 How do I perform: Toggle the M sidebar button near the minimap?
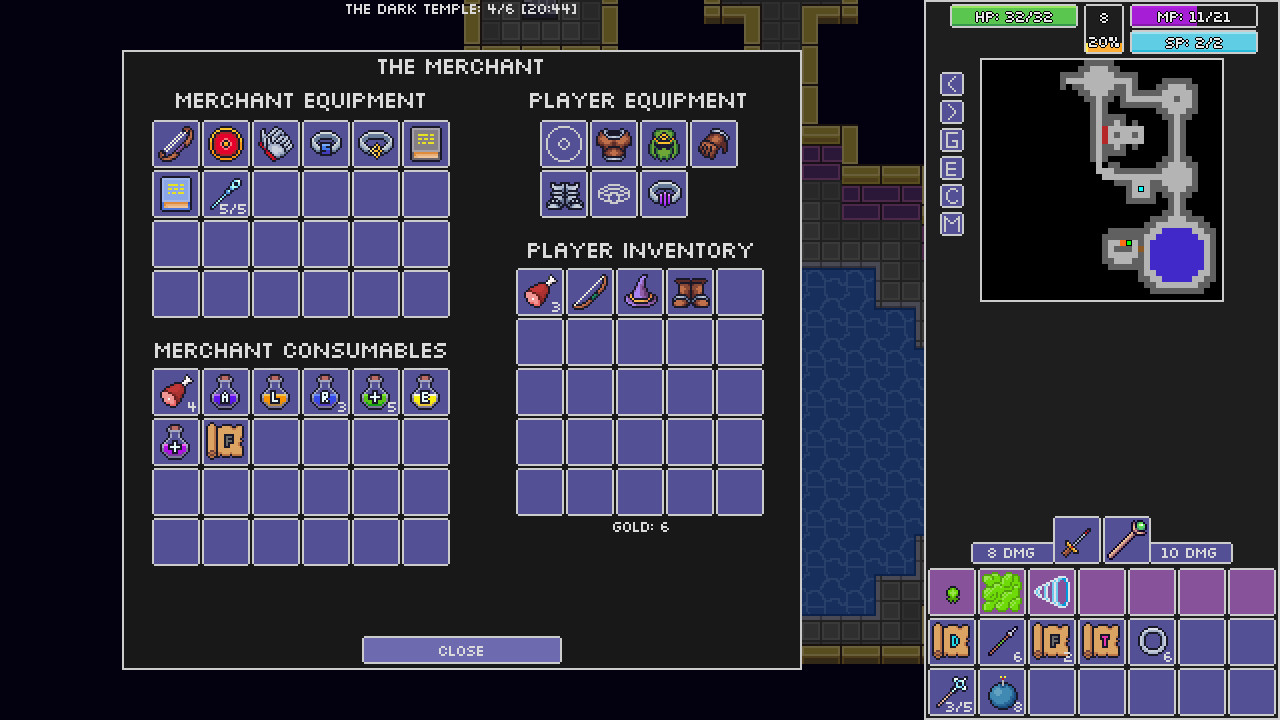click(950, 224)
